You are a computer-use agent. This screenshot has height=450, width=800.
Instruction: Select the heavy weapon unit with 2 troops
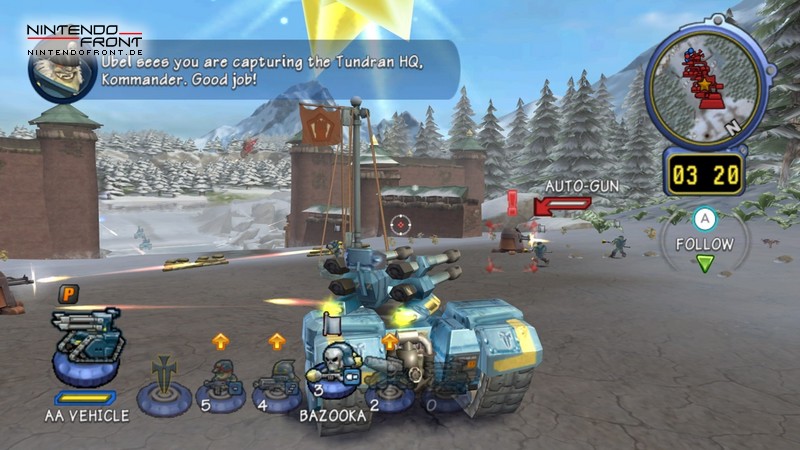click(392, 384)
